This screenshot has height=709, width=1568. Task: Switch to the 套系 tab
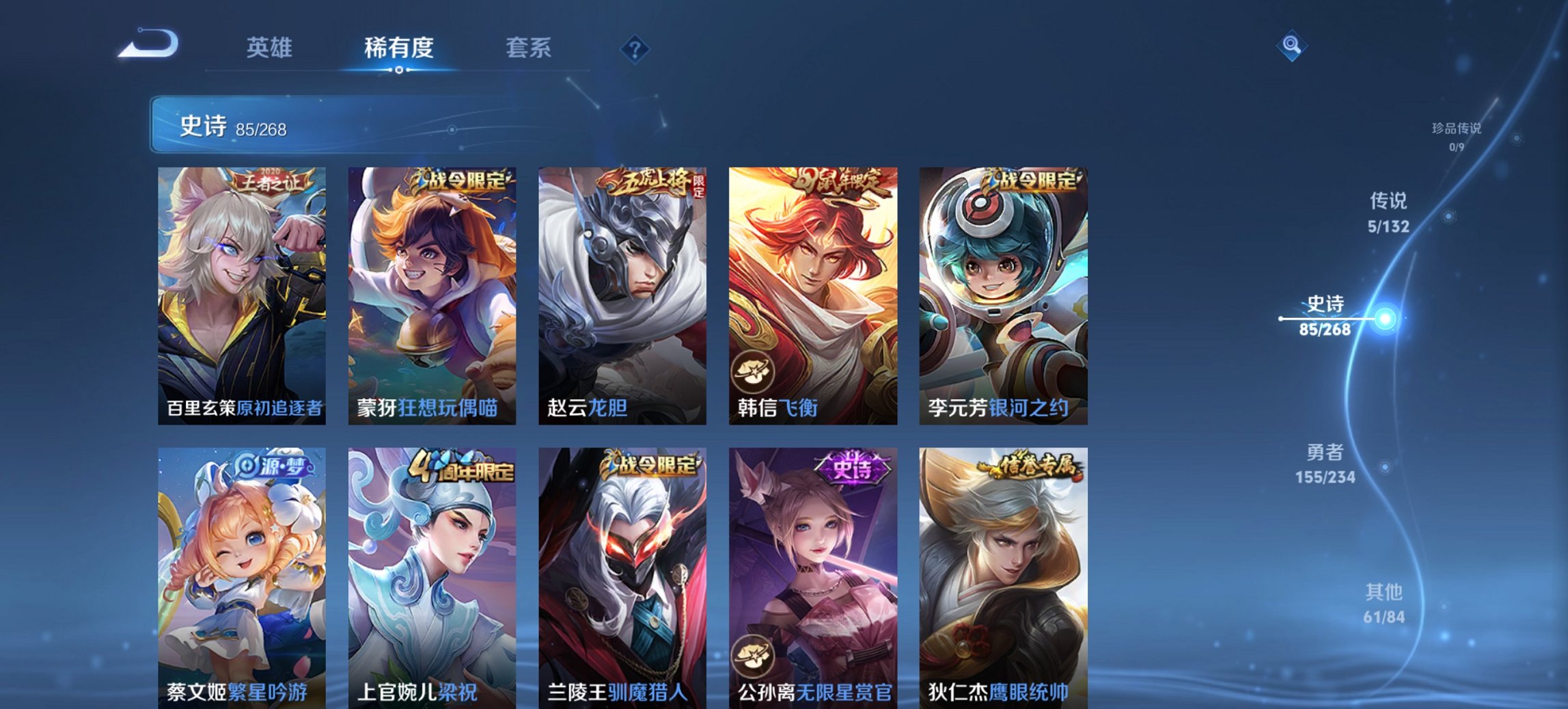point(528,48)
